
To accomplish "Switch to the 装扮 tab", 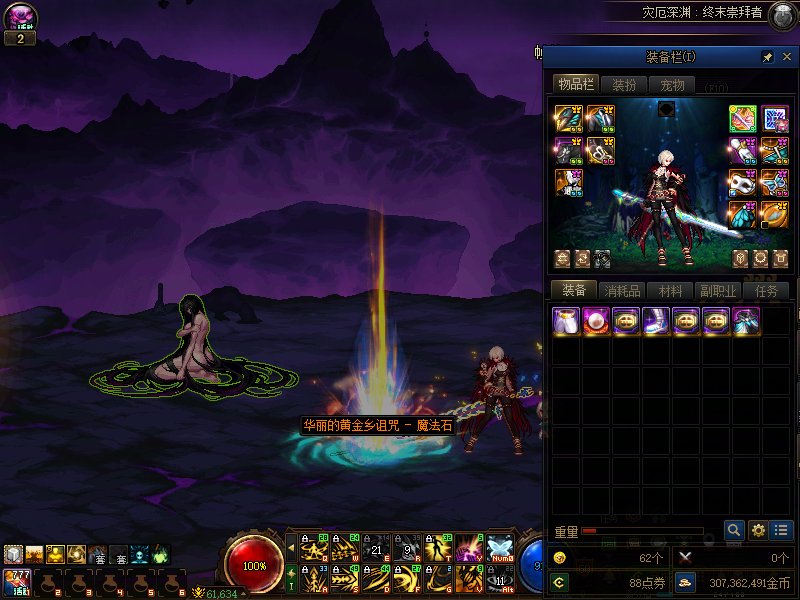I will [x=624, y=85].
